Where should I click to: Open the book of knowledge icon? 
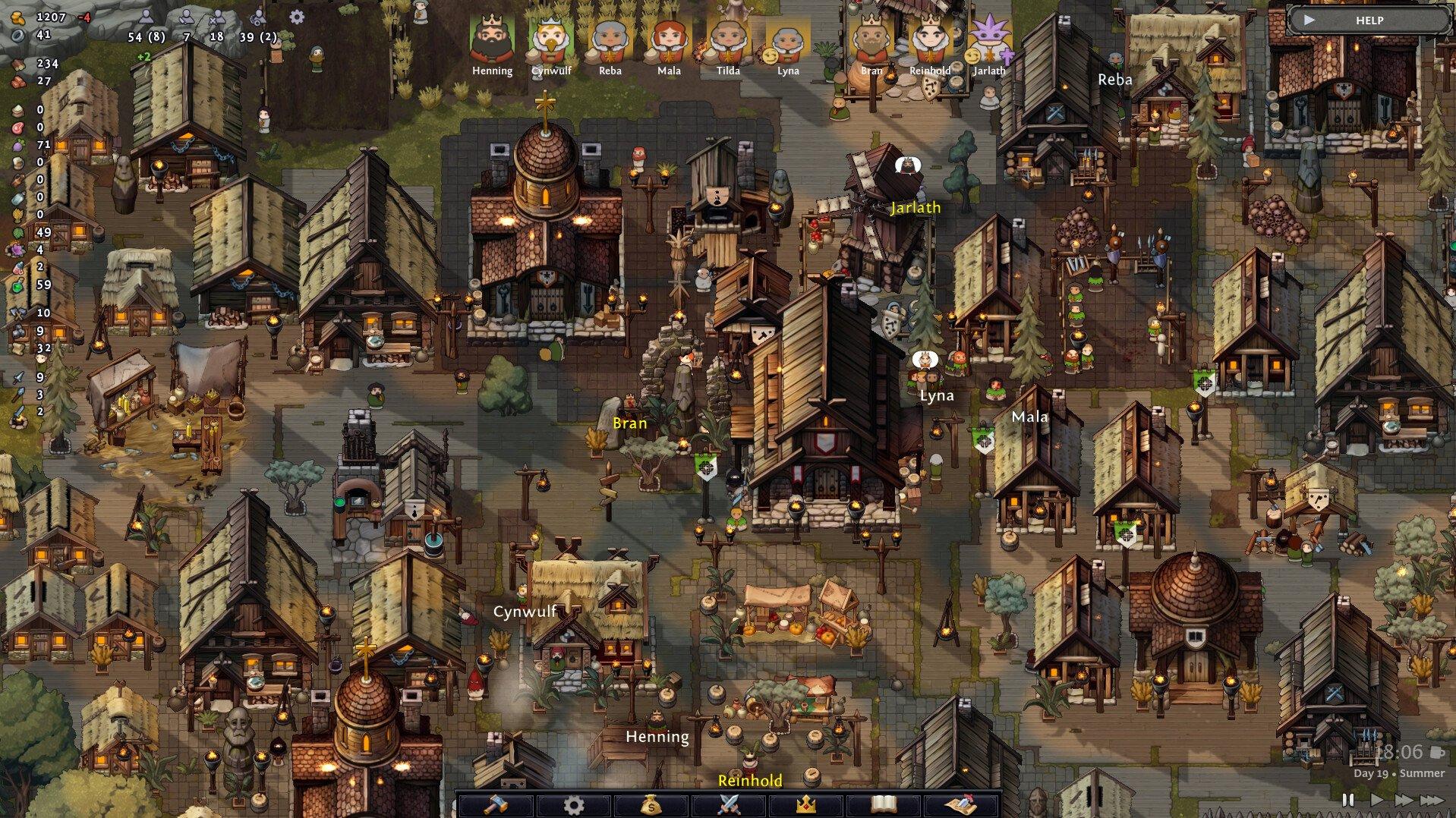click(883, 807)
